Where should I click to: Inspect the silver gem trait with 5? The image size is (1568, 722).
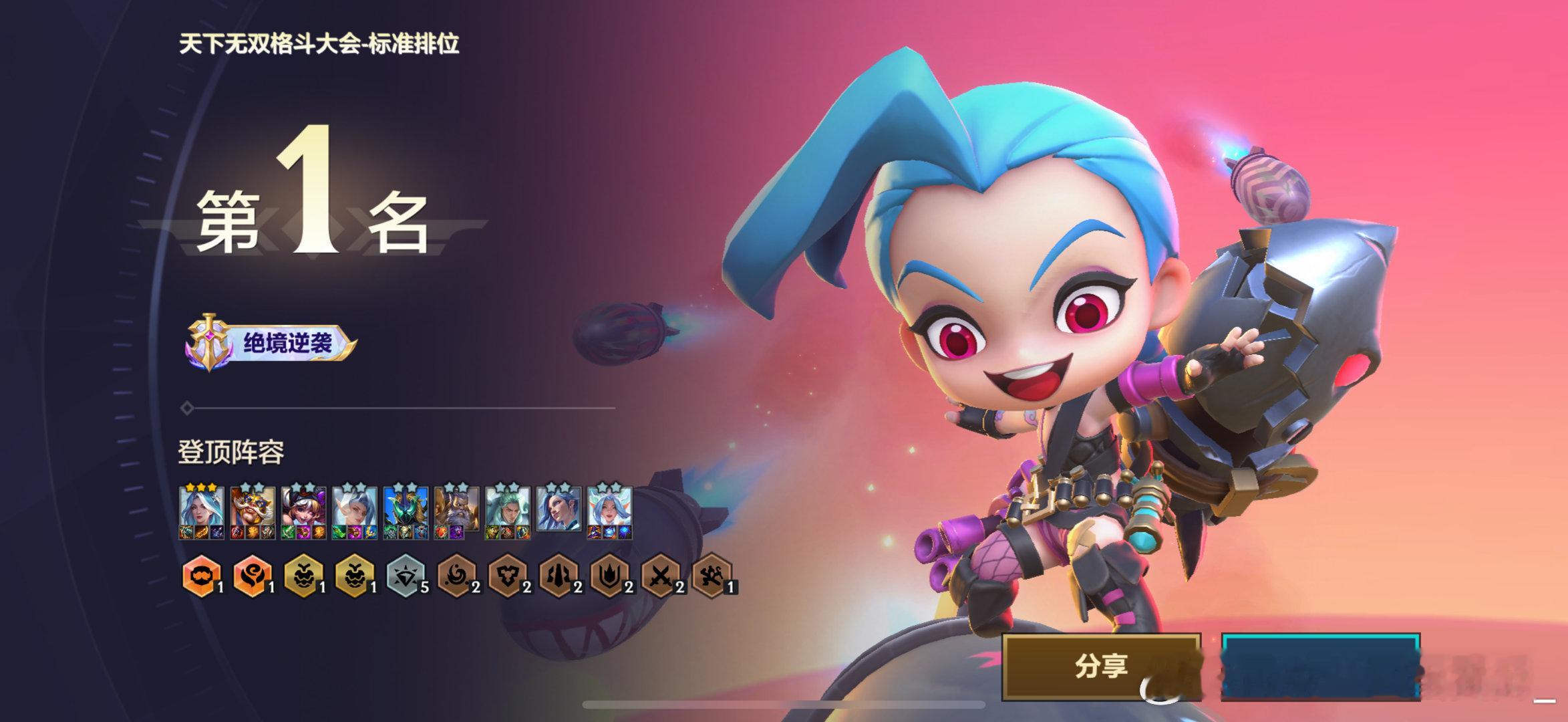tap(406, 576)
